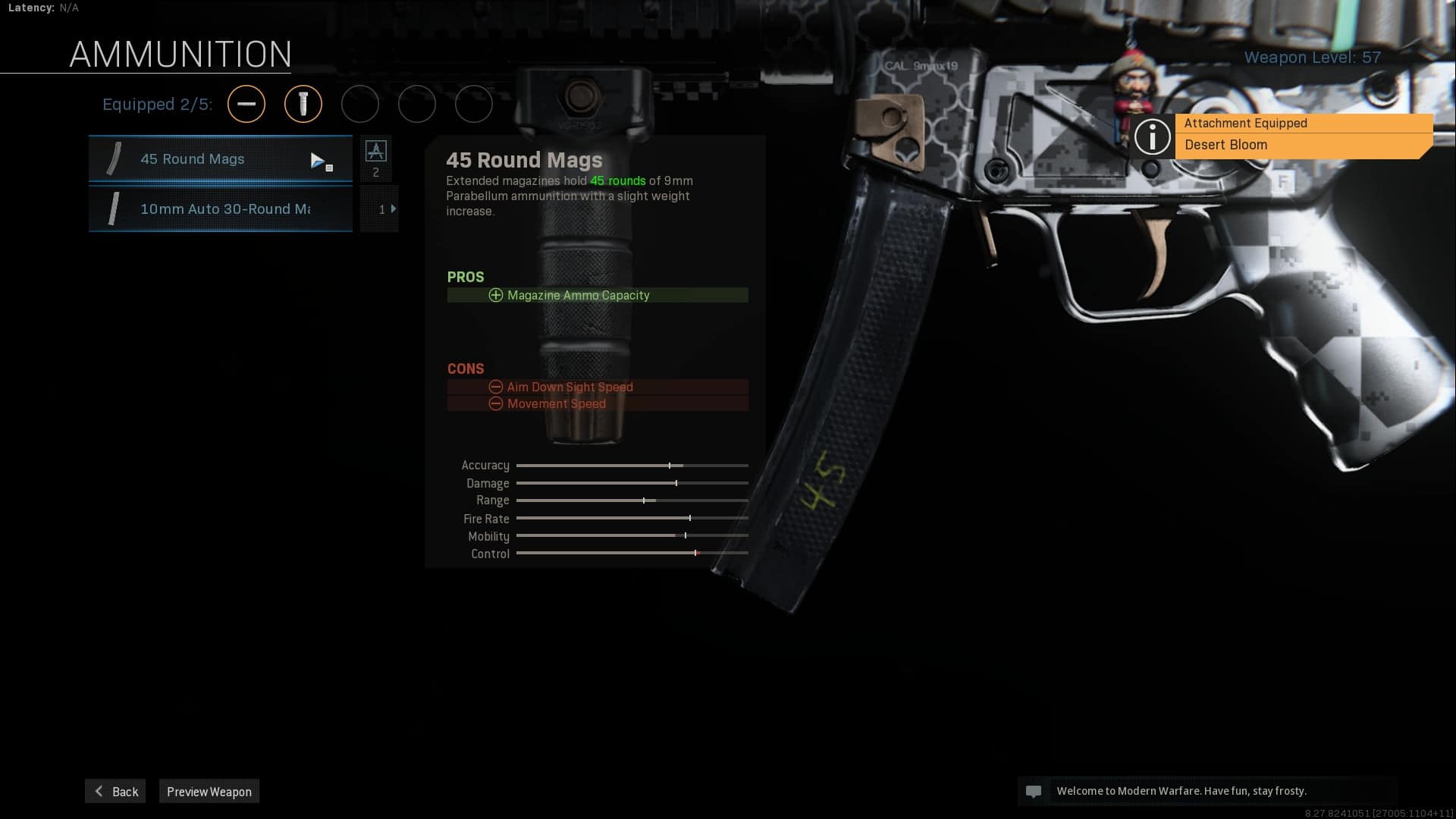The height and width of the screenshot is (819, 1456).
Task: Choose the 10mm Auto 30-Round Mags row
Action: coord(220,209)
